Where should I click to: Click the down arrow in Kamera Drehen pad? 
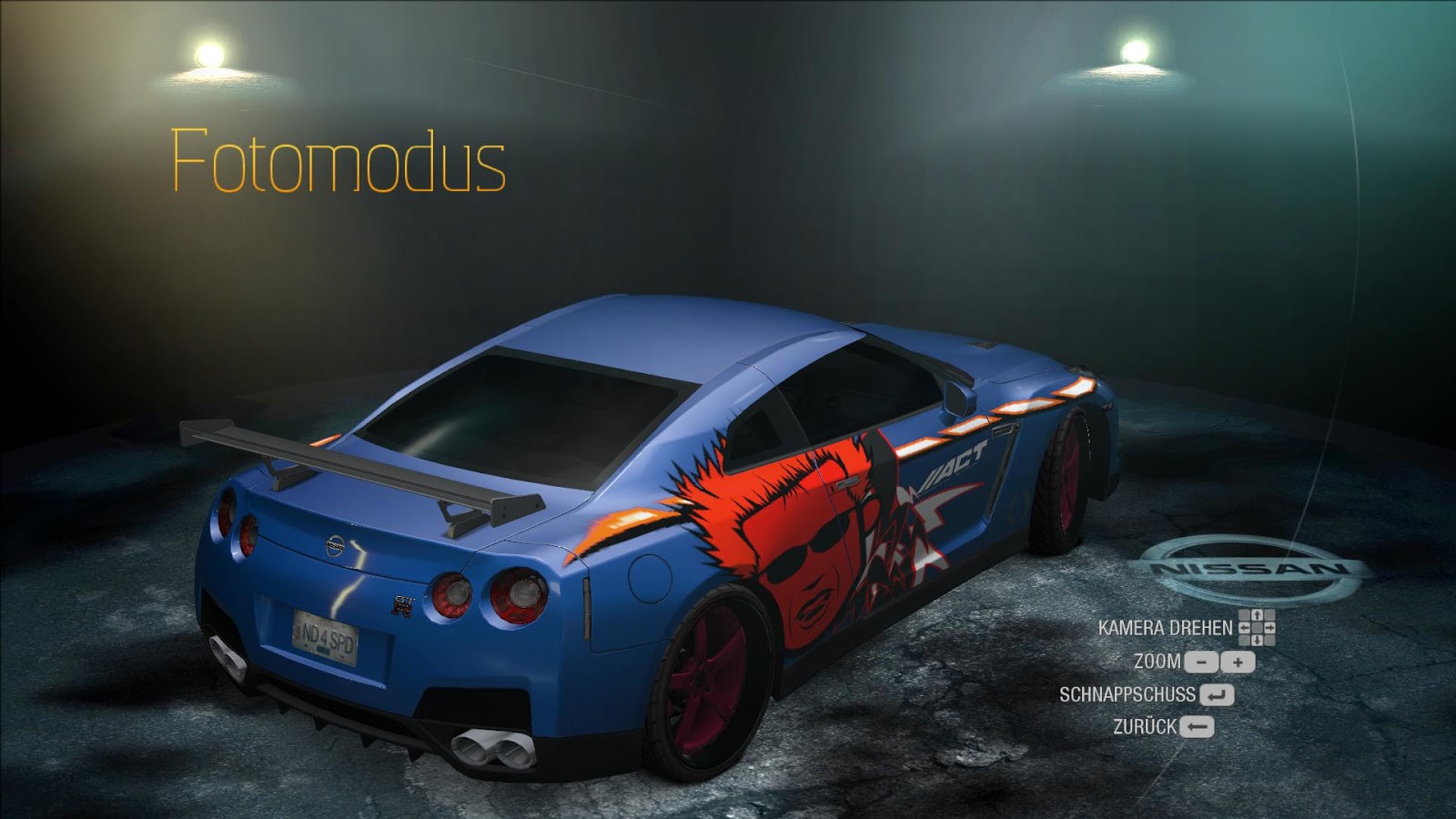(x=1258, y=640)
